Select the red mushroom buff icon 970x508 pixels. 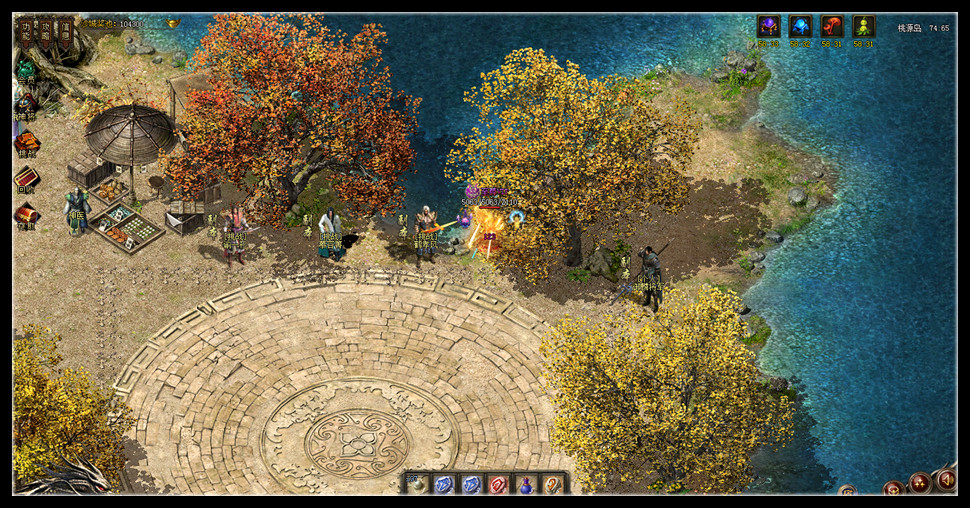(x=832, y=27)
